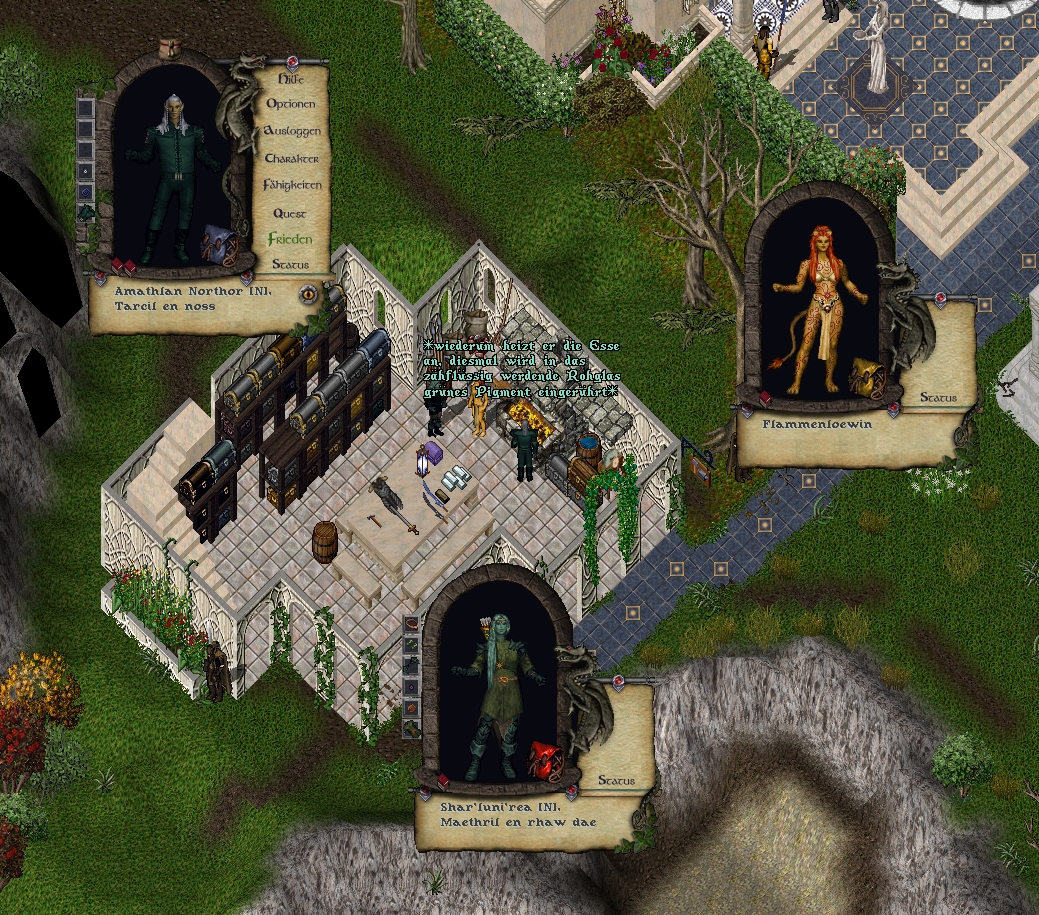Open Flammenloewin's Status window
This screenshot has width=1039, height=915.
(938, 398)
